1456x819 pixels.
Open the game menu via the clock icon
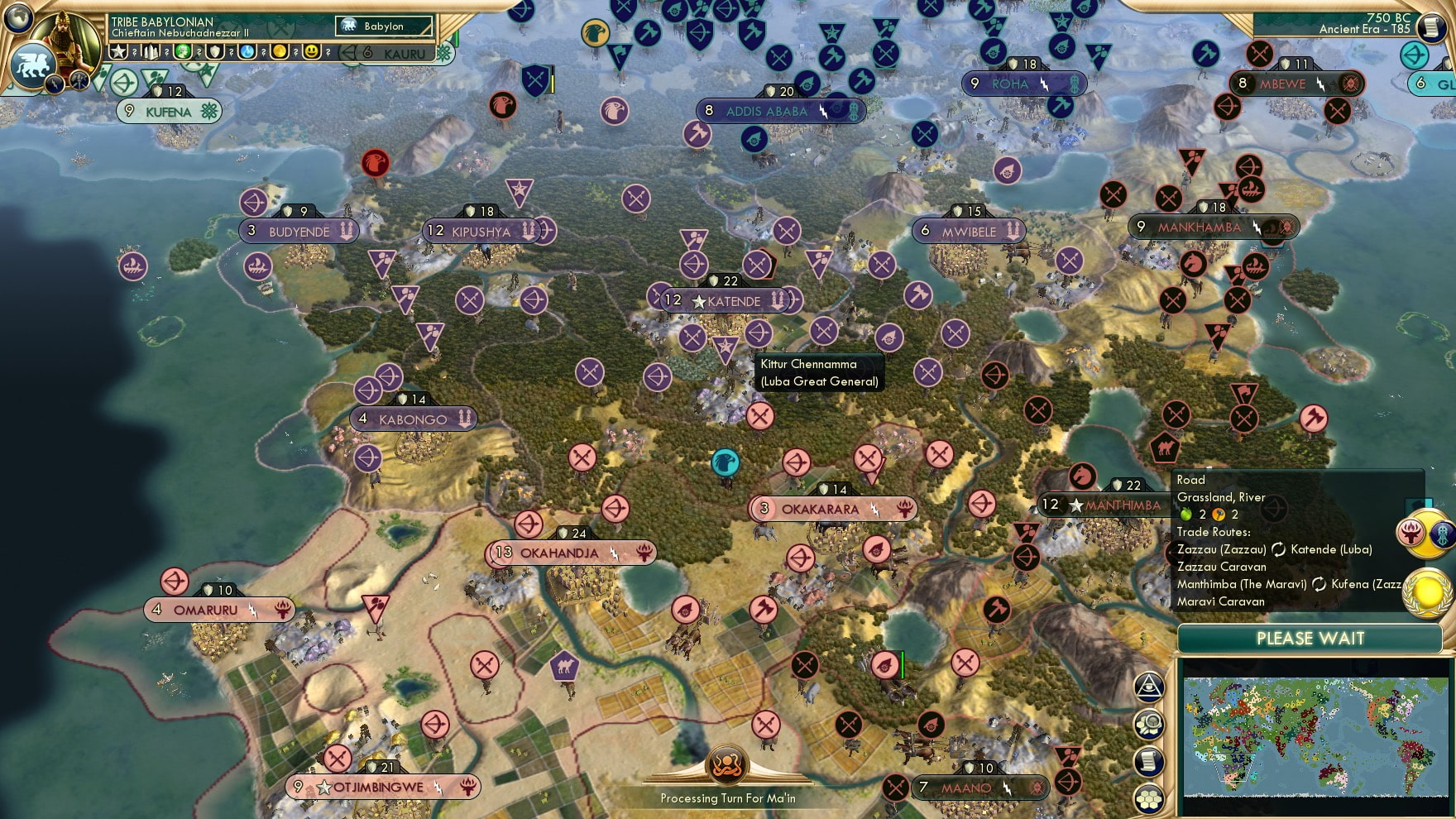point(1434,29)
